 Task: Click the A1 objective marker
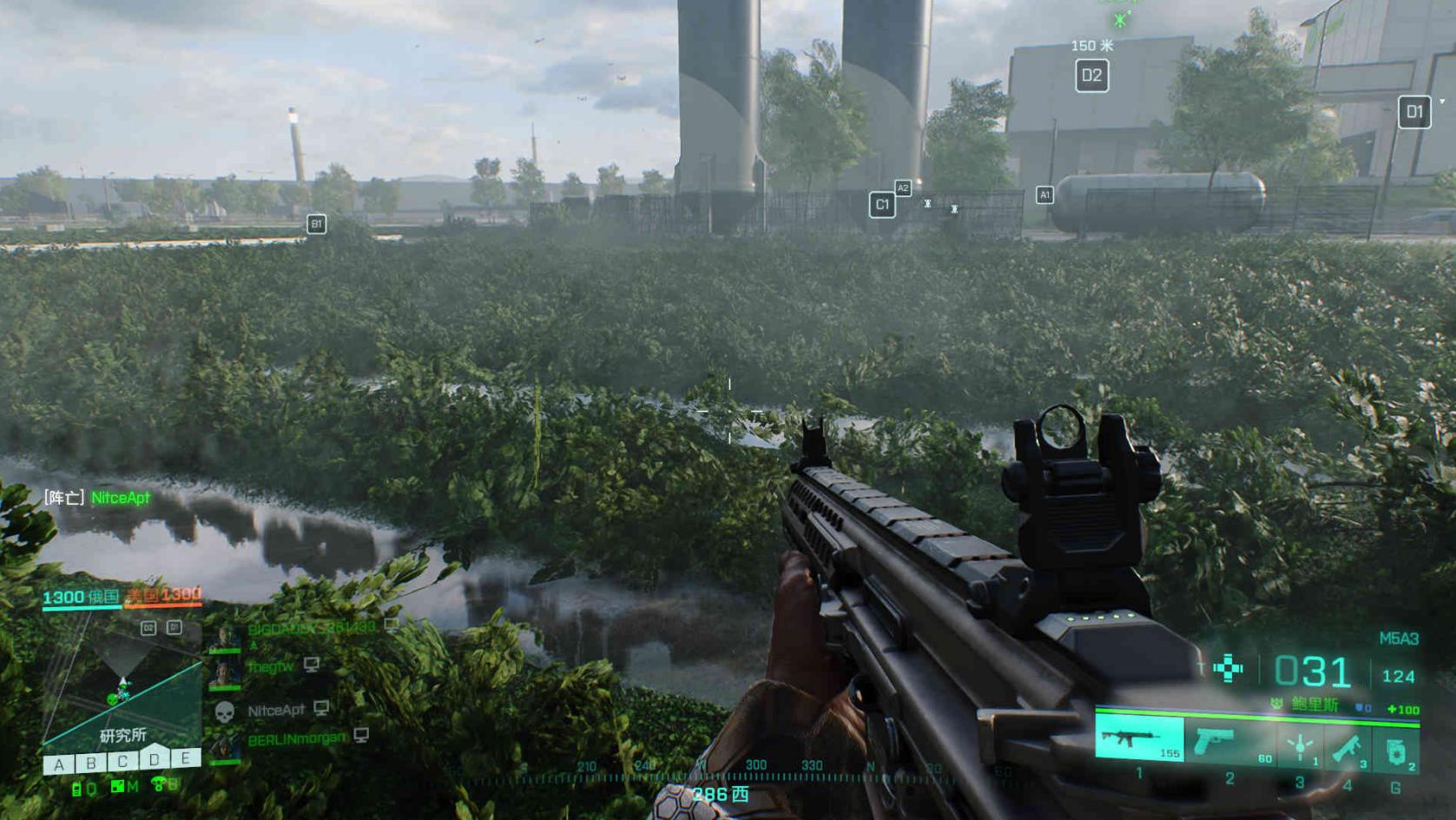pyautogui.click(x=1044, y=195)
